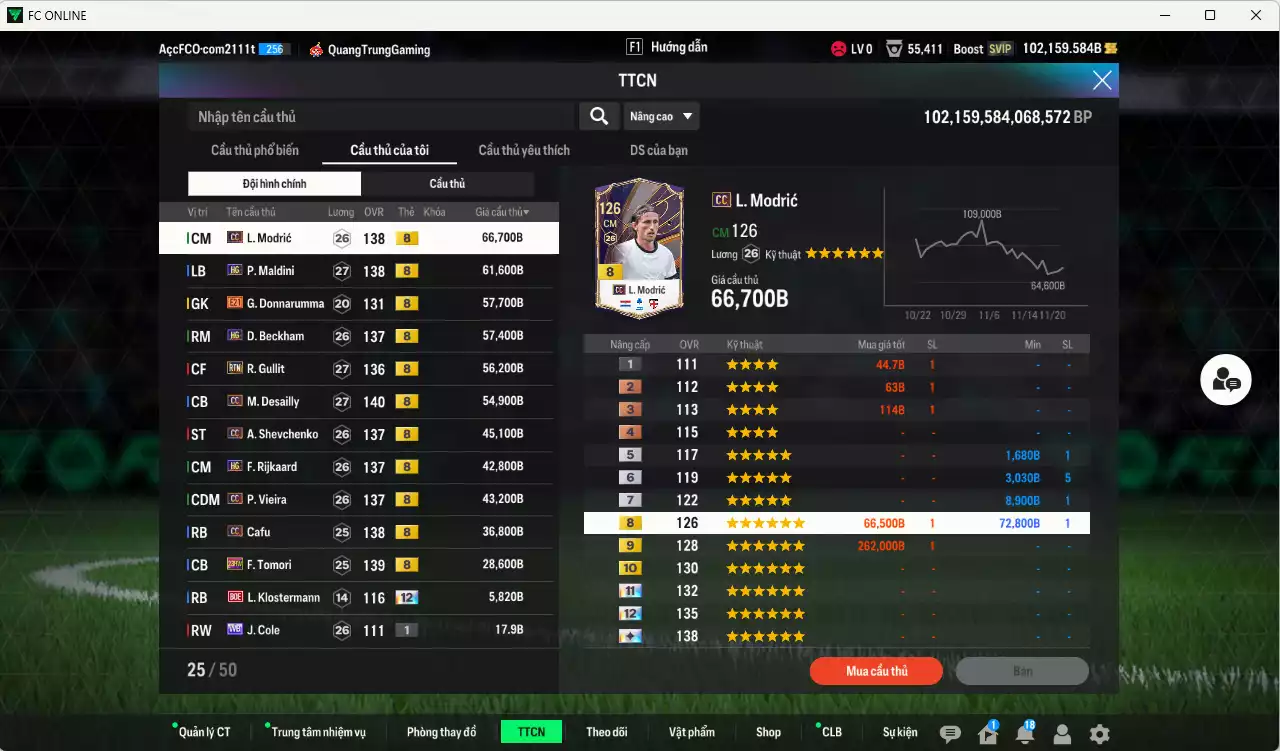This screenshot has height=751, width=1280.
Task: Switch to the Cầu thủ sub-tab
Action: click(x=448, y=183)
